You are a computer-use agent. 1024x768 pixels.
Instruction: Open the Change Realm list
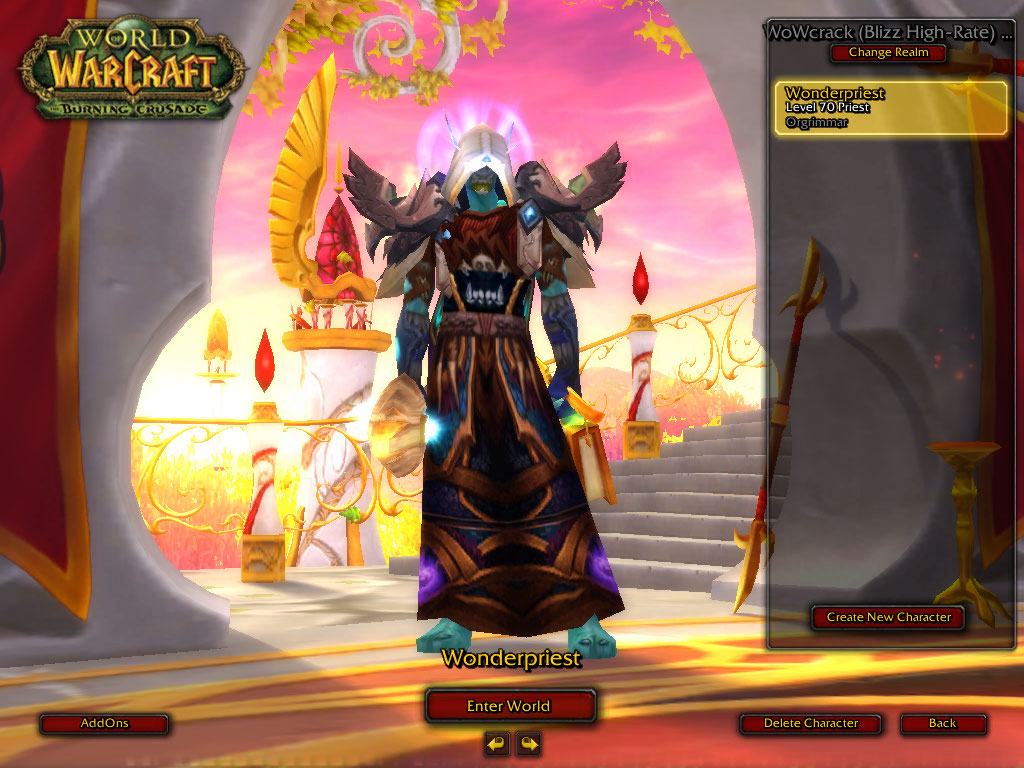pyautogui.click(x=888, y=53)
